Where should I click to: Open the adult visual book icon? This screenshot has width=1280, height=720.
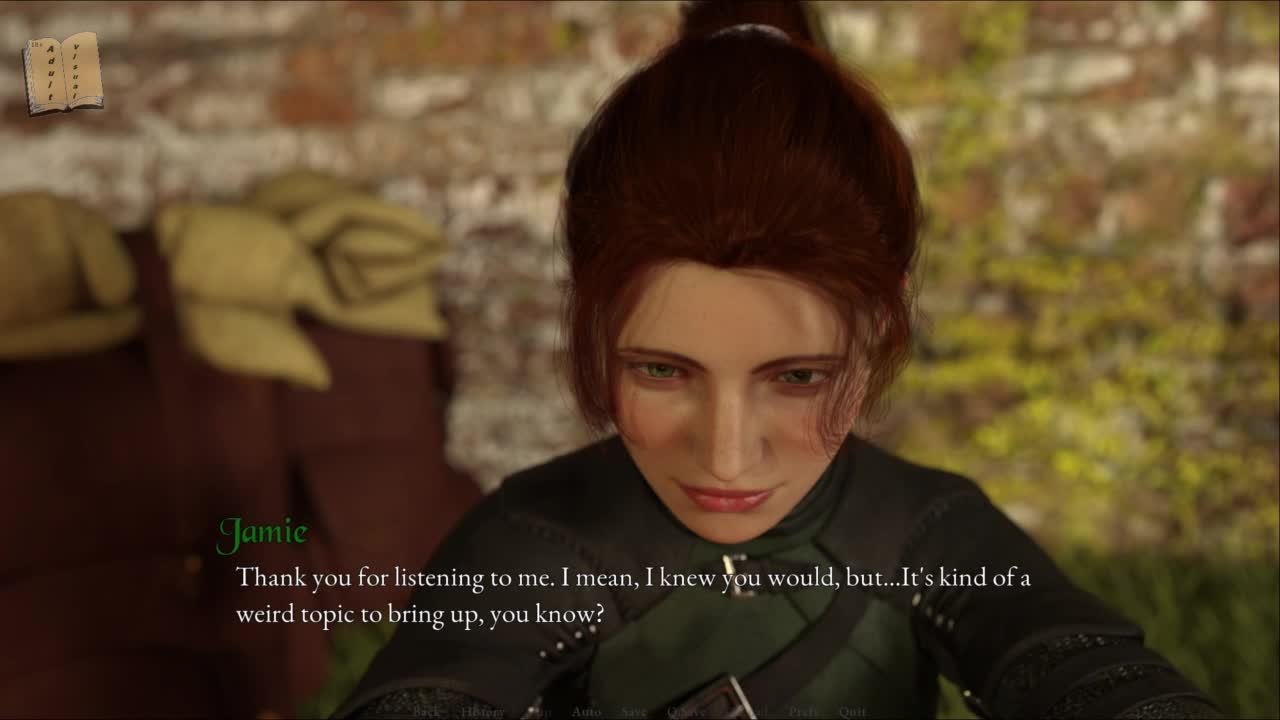click(63, 72)
